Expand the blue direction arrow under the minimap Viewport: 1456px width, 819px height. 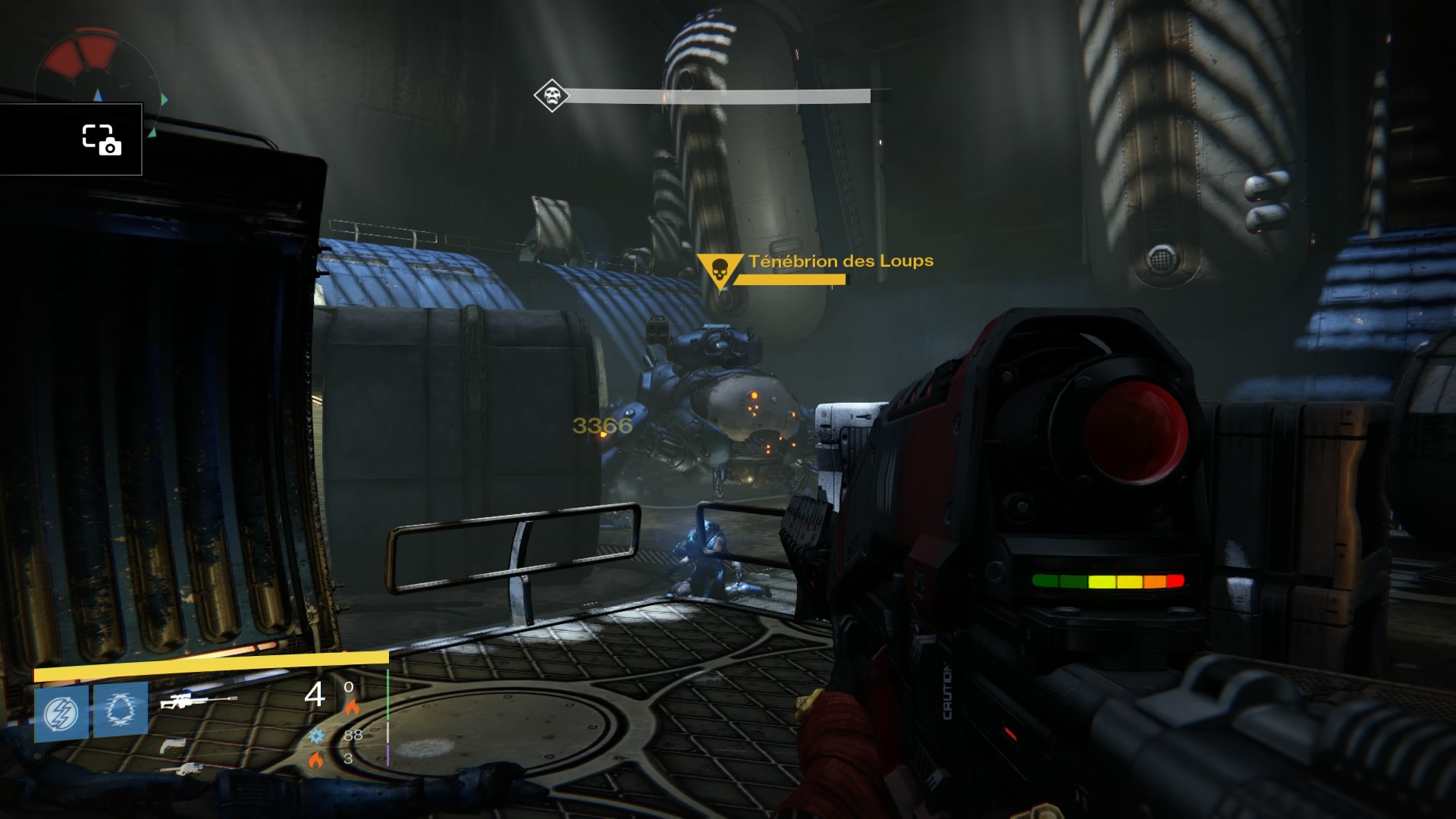(98, 96)
